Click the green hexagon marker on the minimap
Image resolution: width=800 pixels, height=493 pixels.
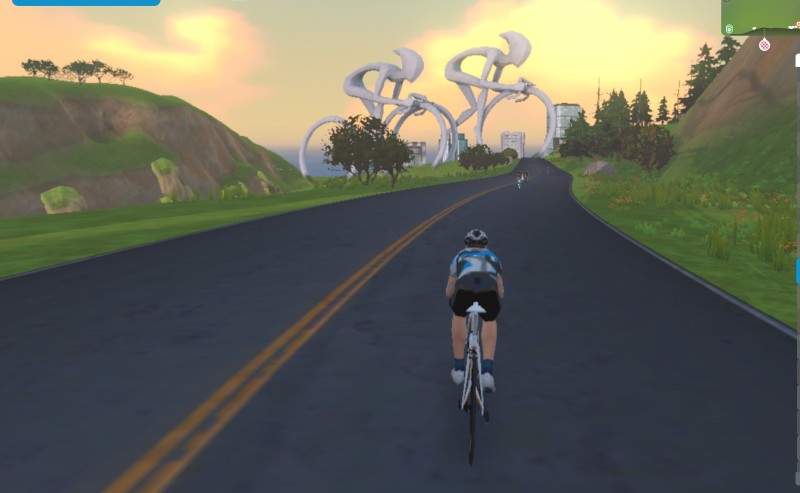(729, 28)
